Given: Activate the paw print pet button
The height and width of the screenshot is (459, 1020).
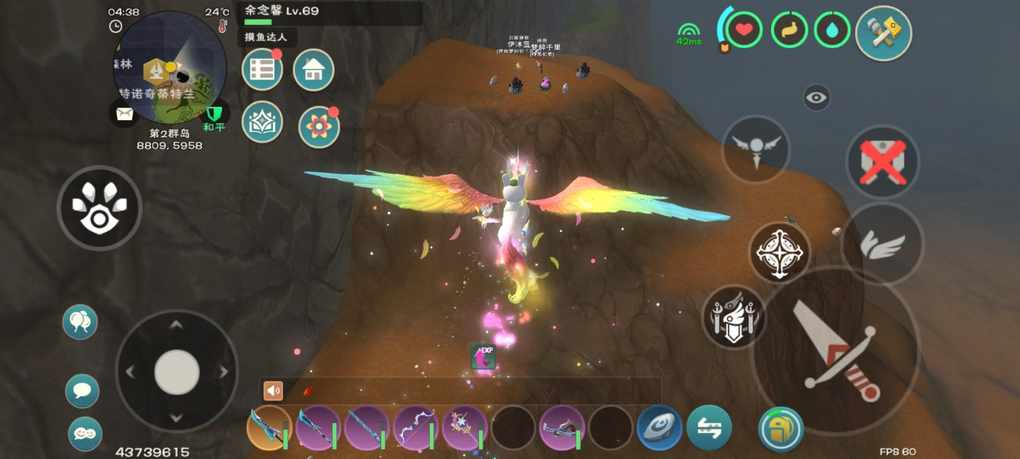Looking at the screenshot, I should click(99, 207).
